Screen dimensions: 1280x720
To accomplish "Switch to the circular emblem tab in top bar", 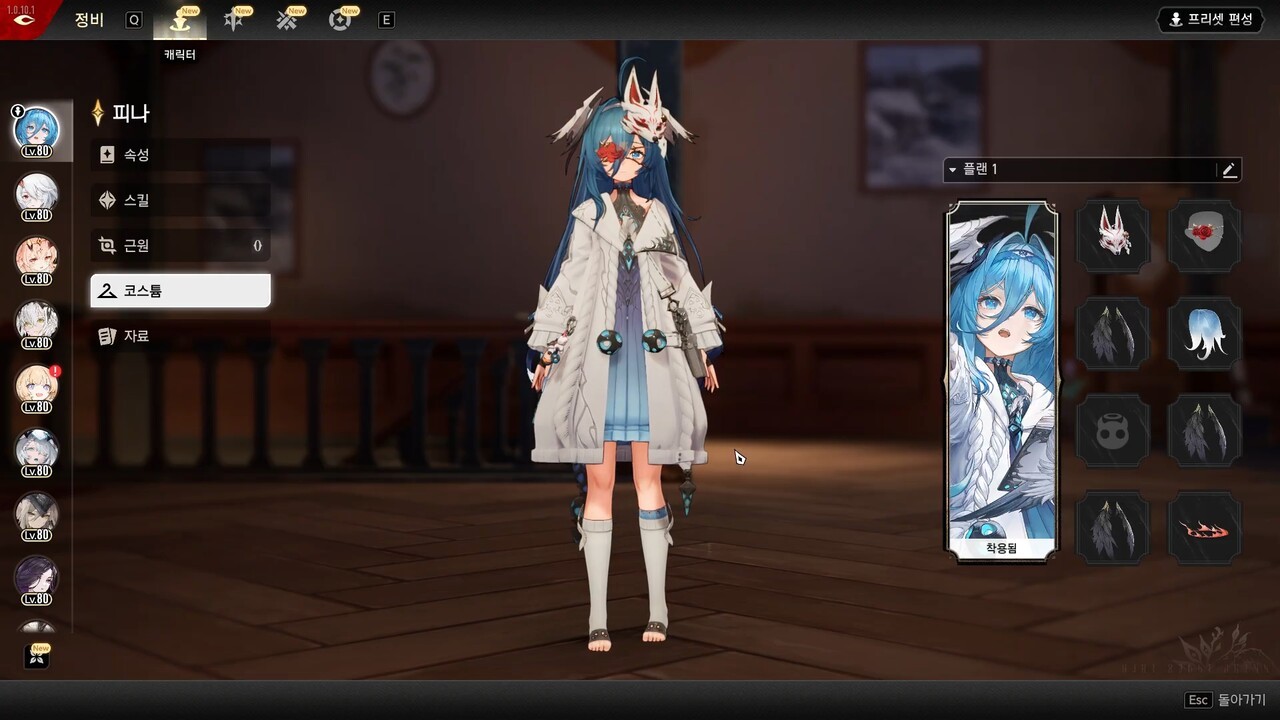I will coord(341,20).
